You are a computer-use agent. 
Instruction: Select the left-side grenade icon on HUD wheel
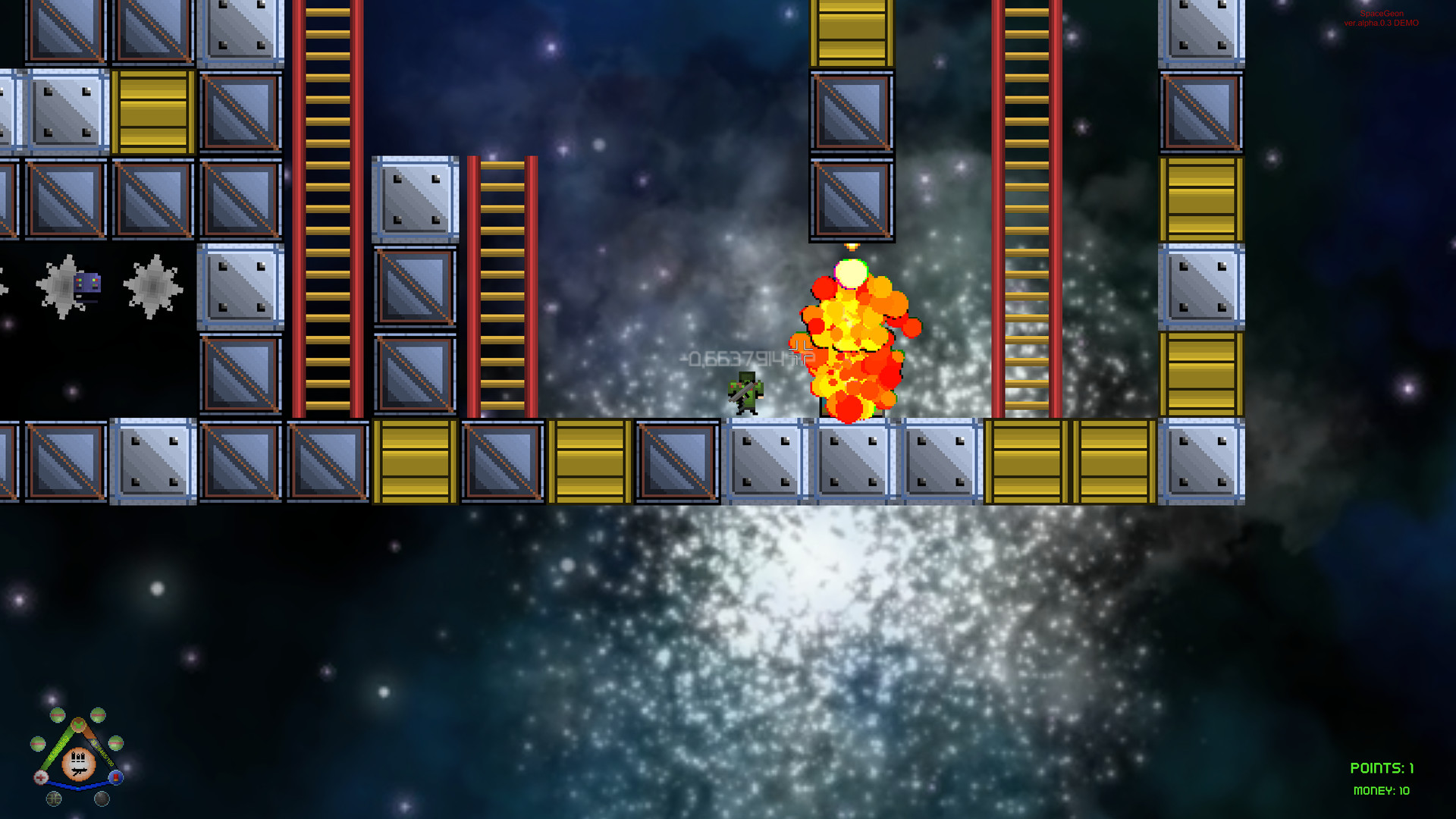click(x=38, y=744)
